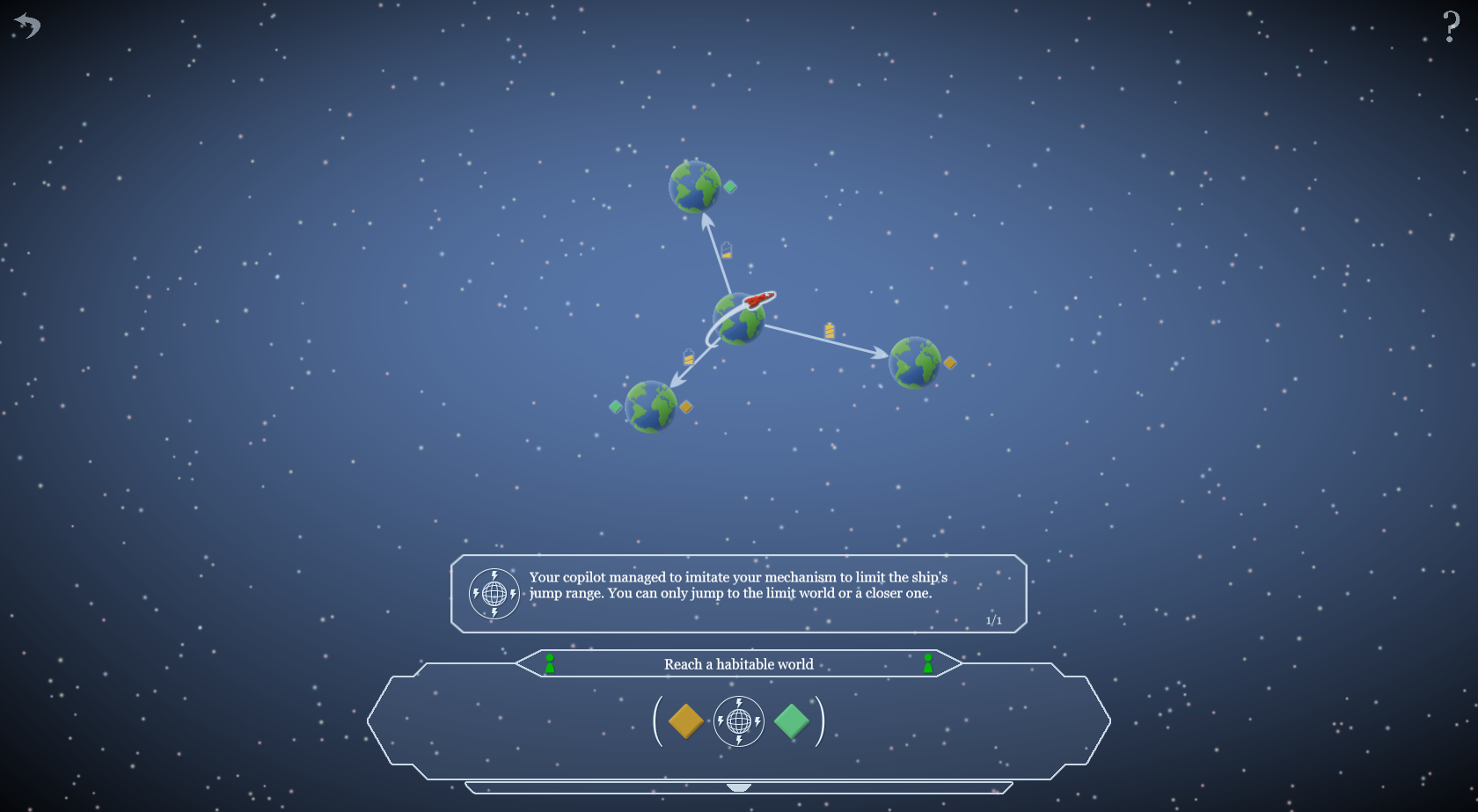Select the left green pawn beside the goal
The width and height of the screenshot is (1478, 812).
[550, 663]
